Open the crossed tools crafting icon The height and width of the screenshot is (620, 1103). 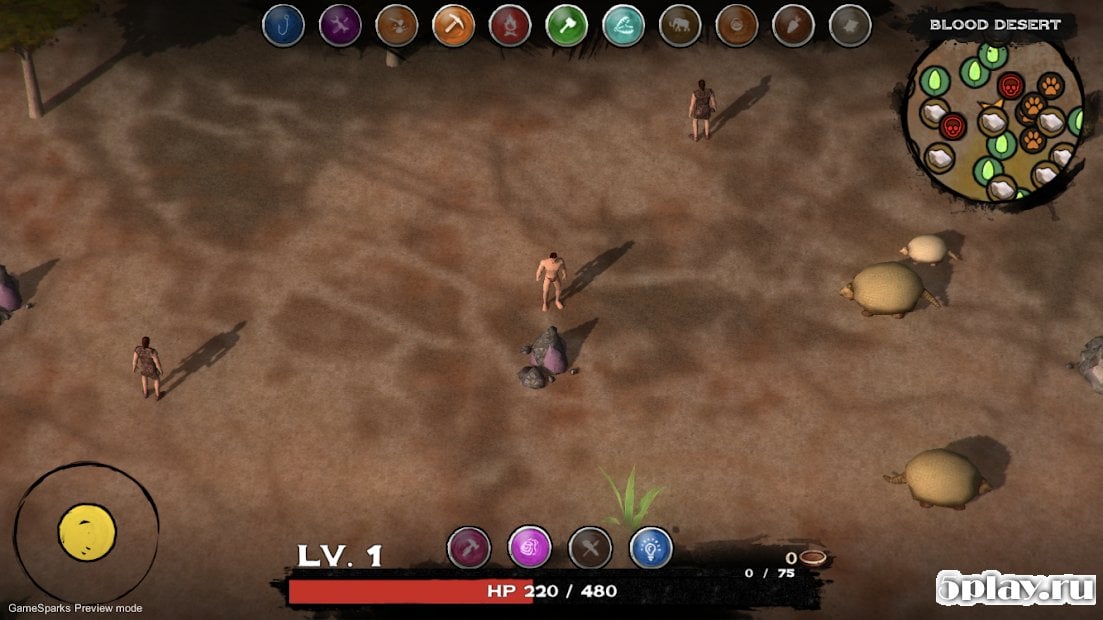[x=340, y=25]
